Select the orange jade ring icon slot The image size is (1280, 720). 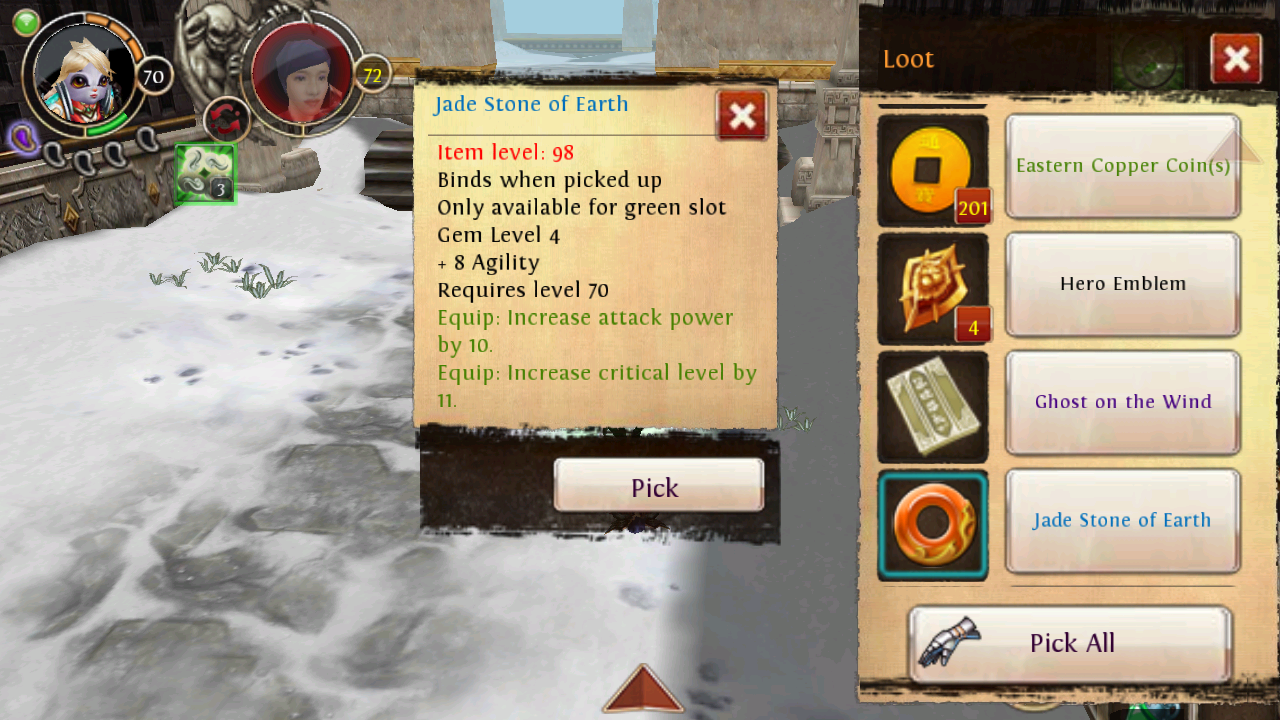click(932, 524)
